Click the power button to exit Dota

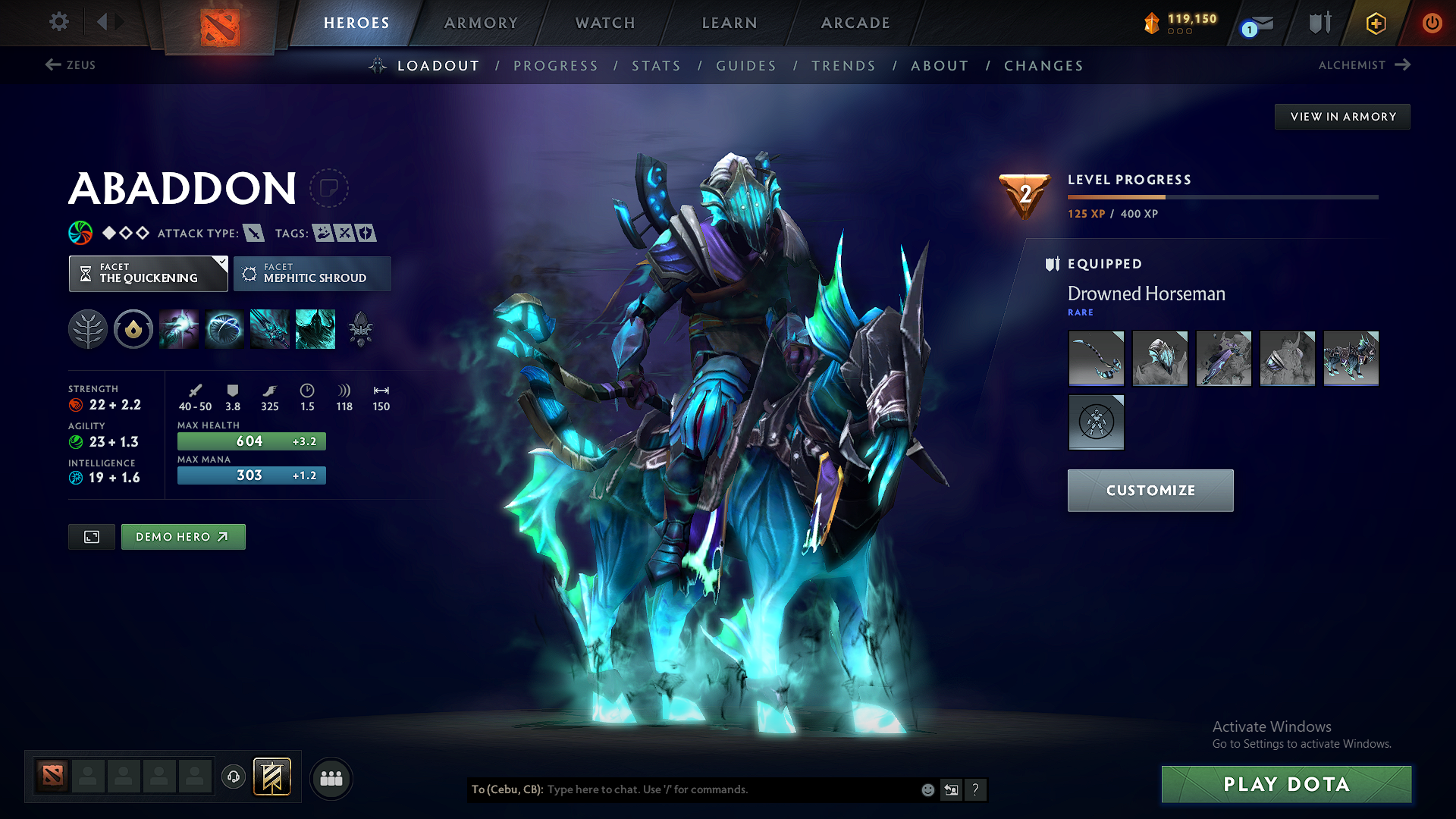coord(1432,23)
